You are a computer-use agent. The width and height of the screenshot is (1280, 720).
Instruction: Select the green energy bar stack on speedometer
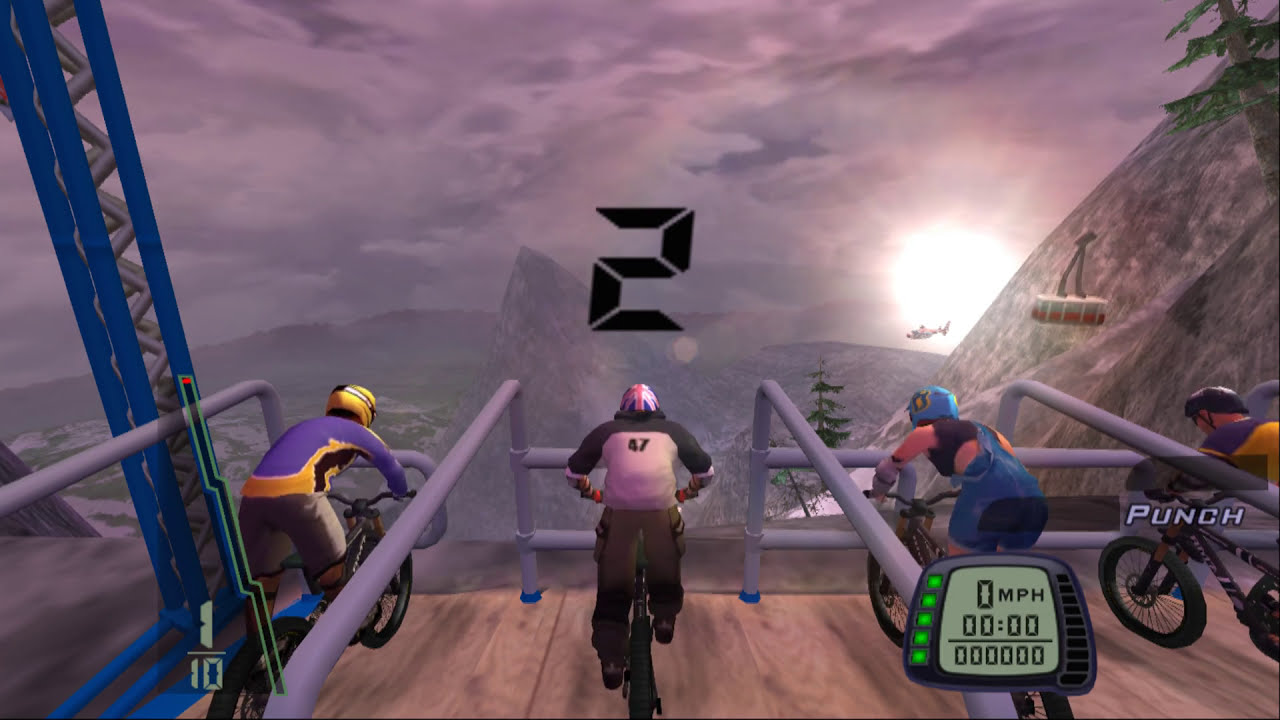[x=927, y=620]
